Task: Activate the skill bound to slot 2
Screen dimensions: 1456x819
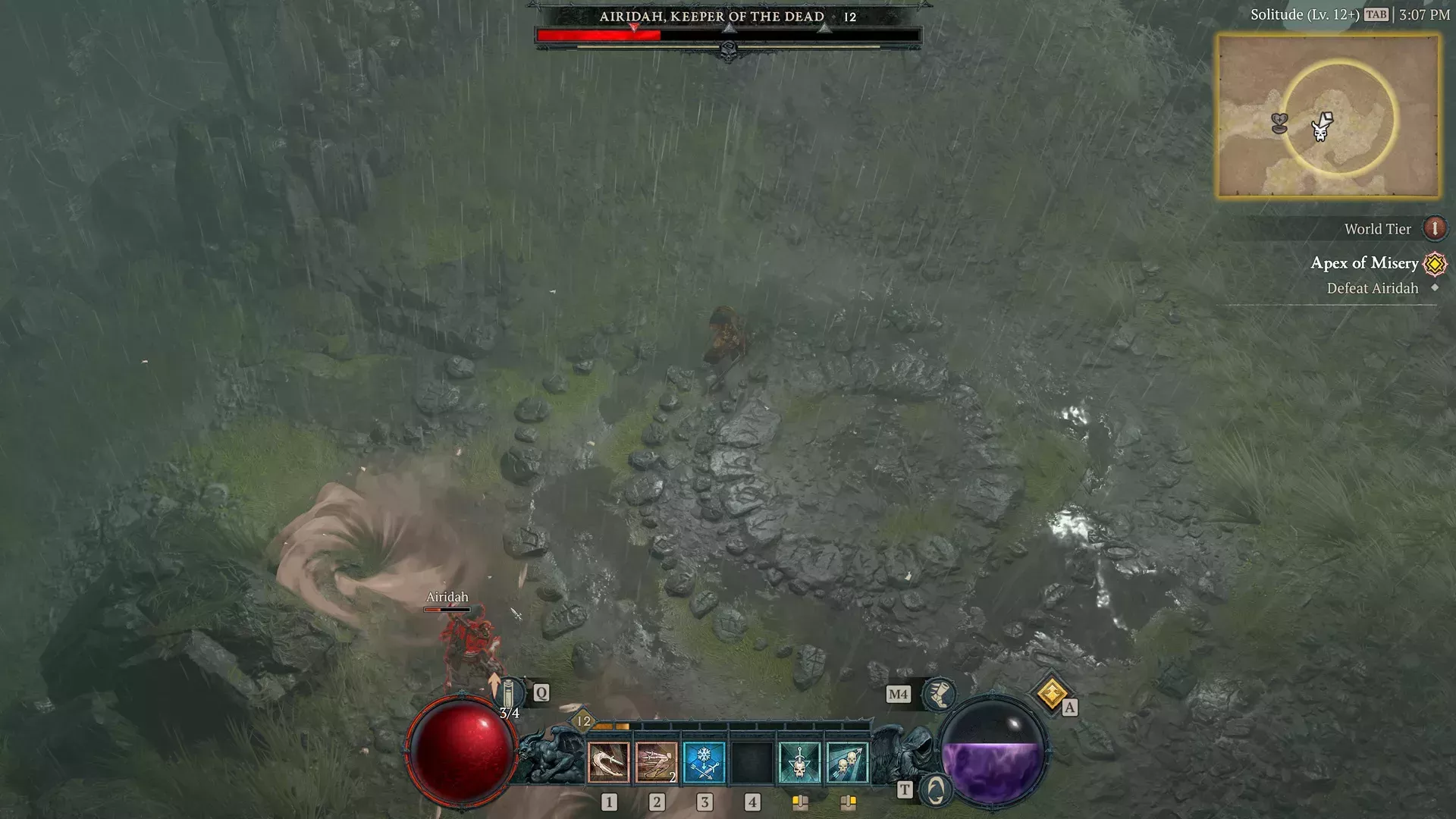Action: [x=657, y=762]
